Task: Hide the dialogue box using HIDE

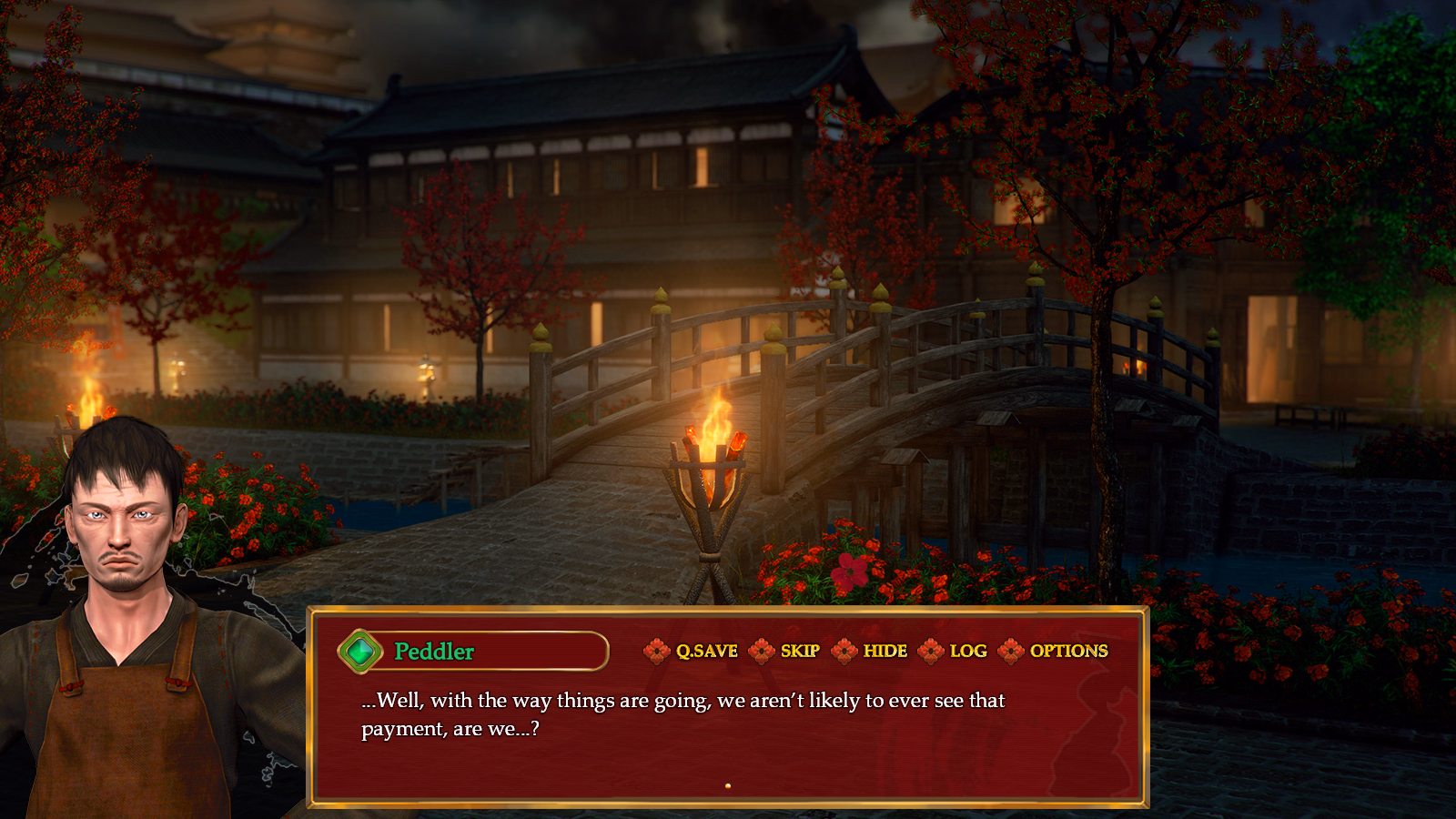Action: [887, 652]
